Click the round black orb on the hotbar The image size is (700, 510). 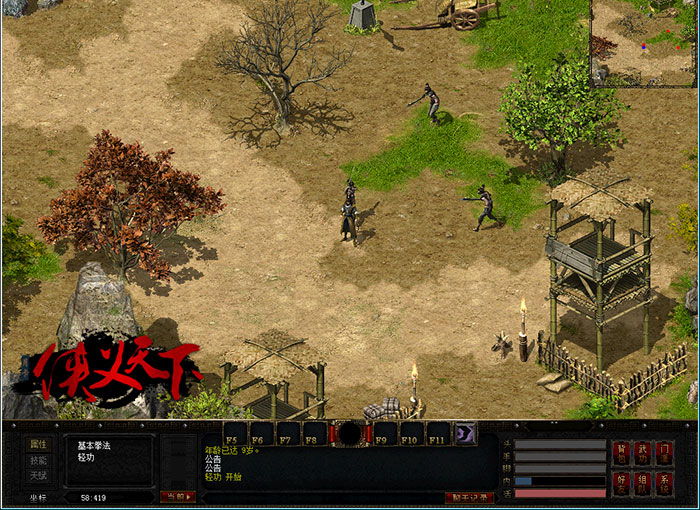pos(349,433)
